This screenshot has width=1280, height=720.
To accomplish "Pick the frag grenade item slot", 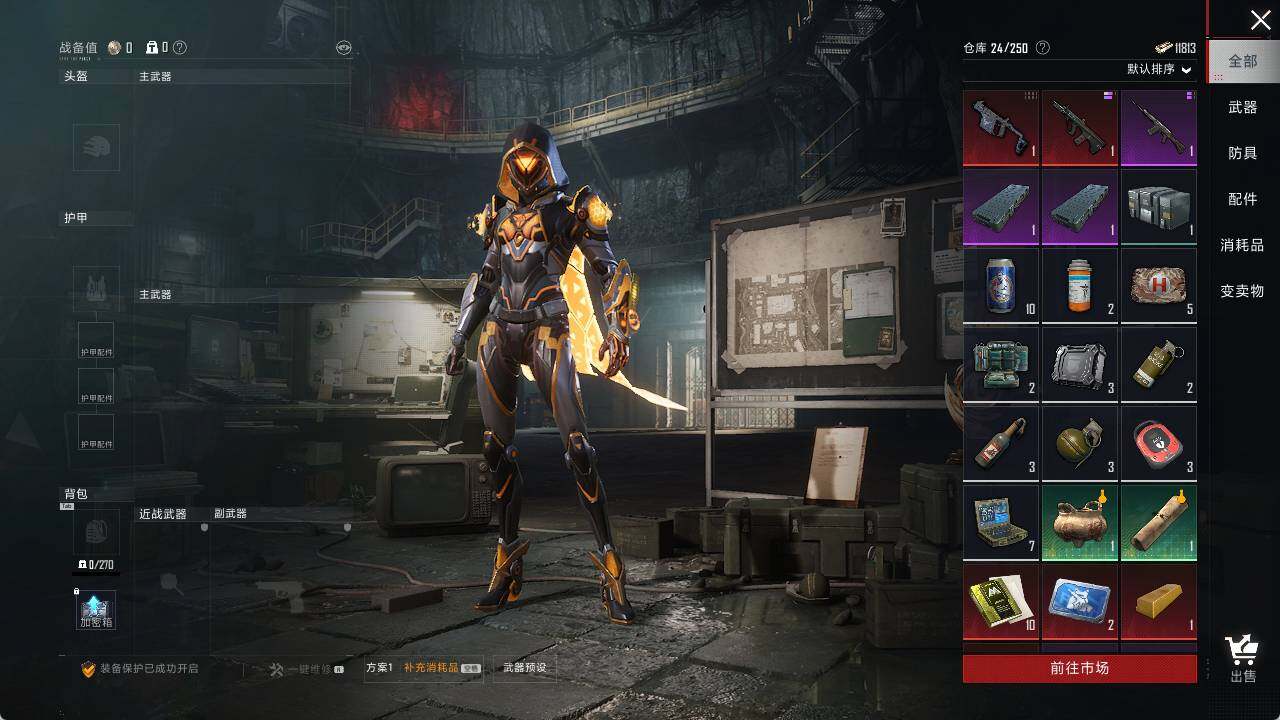I will [1080, 444].
